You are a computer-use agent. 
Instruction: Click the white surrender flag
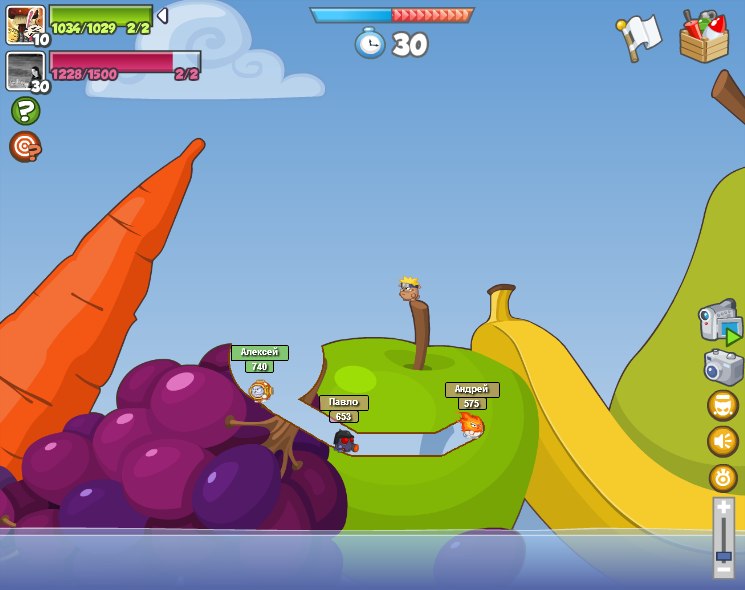(639, 38)
